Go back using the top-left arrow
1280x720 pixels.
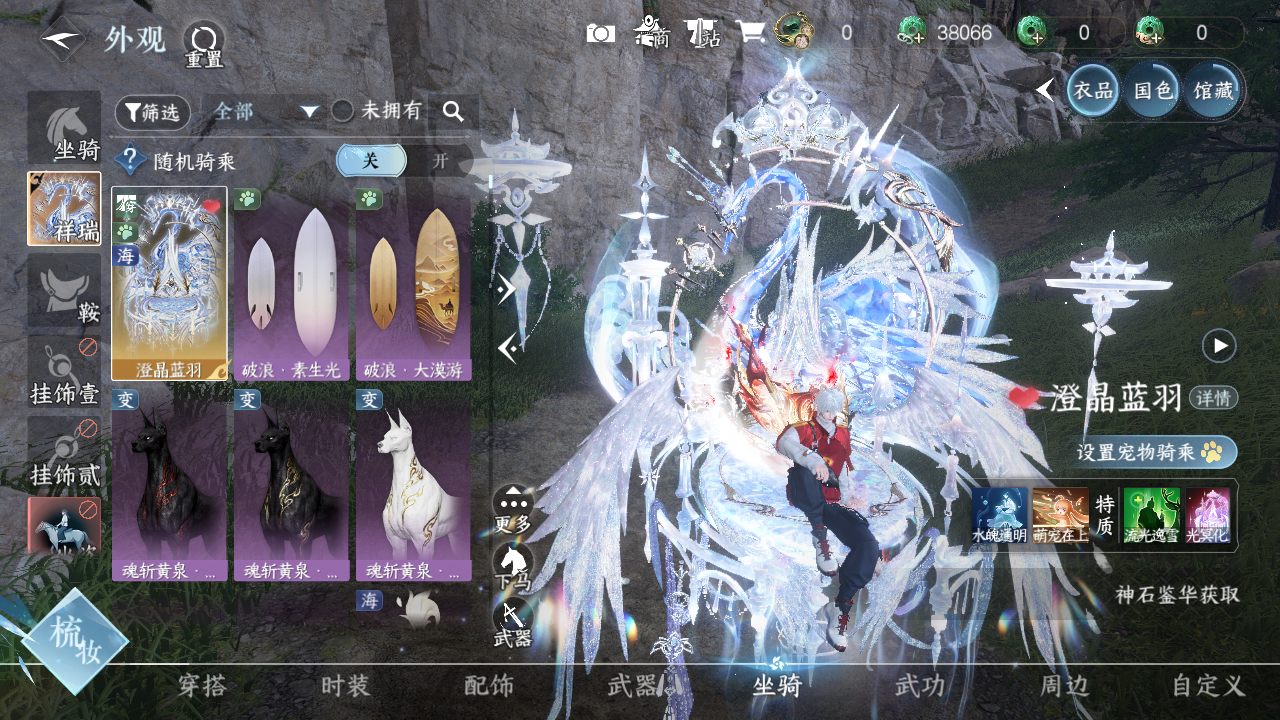[x=62, y=39]
